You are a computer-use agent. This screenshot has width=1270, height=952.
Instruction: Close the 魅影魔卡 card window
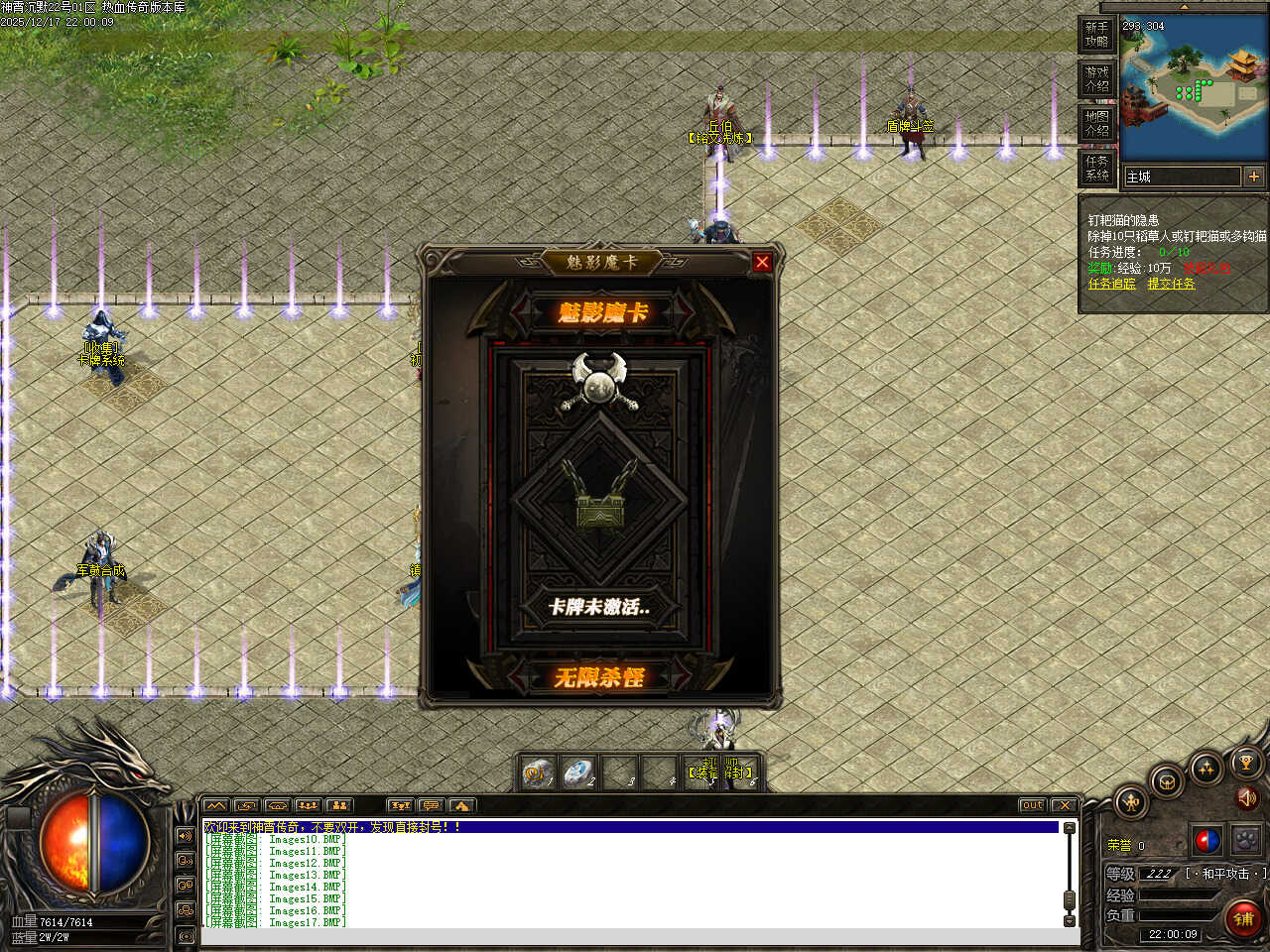(762, 262)
